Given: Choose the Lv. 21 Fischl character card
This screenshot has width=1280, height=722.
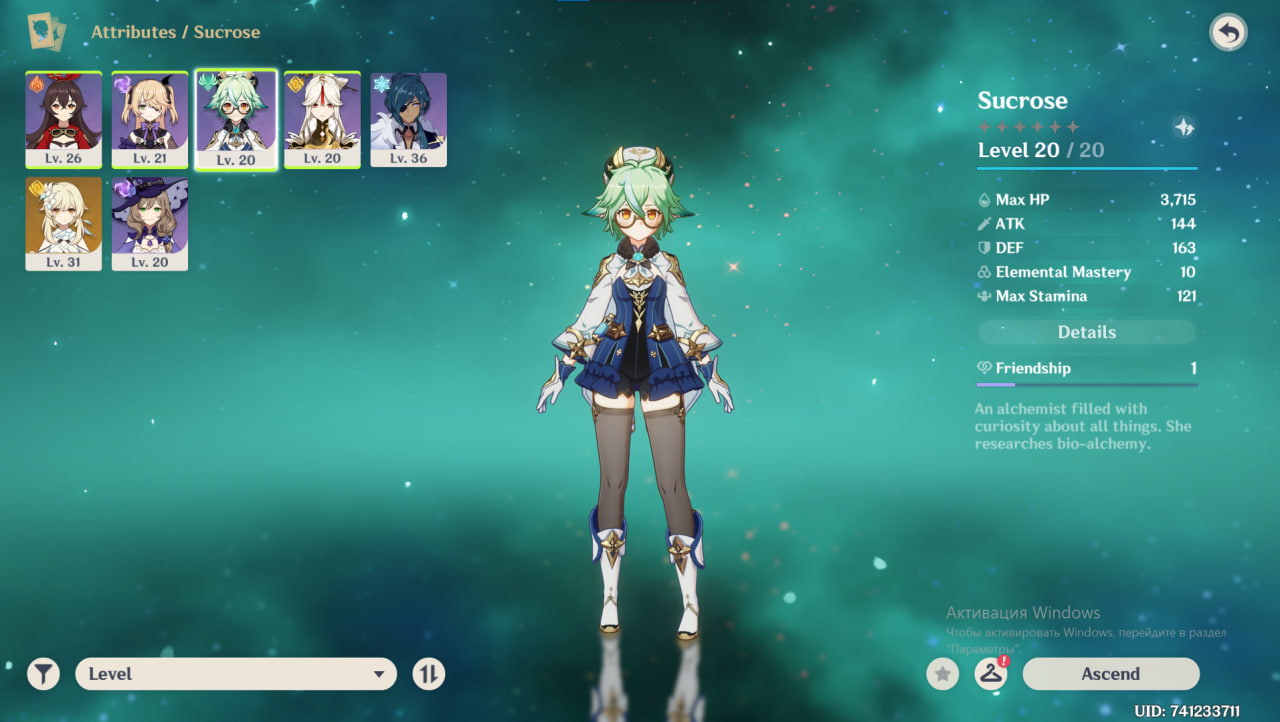Looking at the screenshot, I should coord(150,119).
